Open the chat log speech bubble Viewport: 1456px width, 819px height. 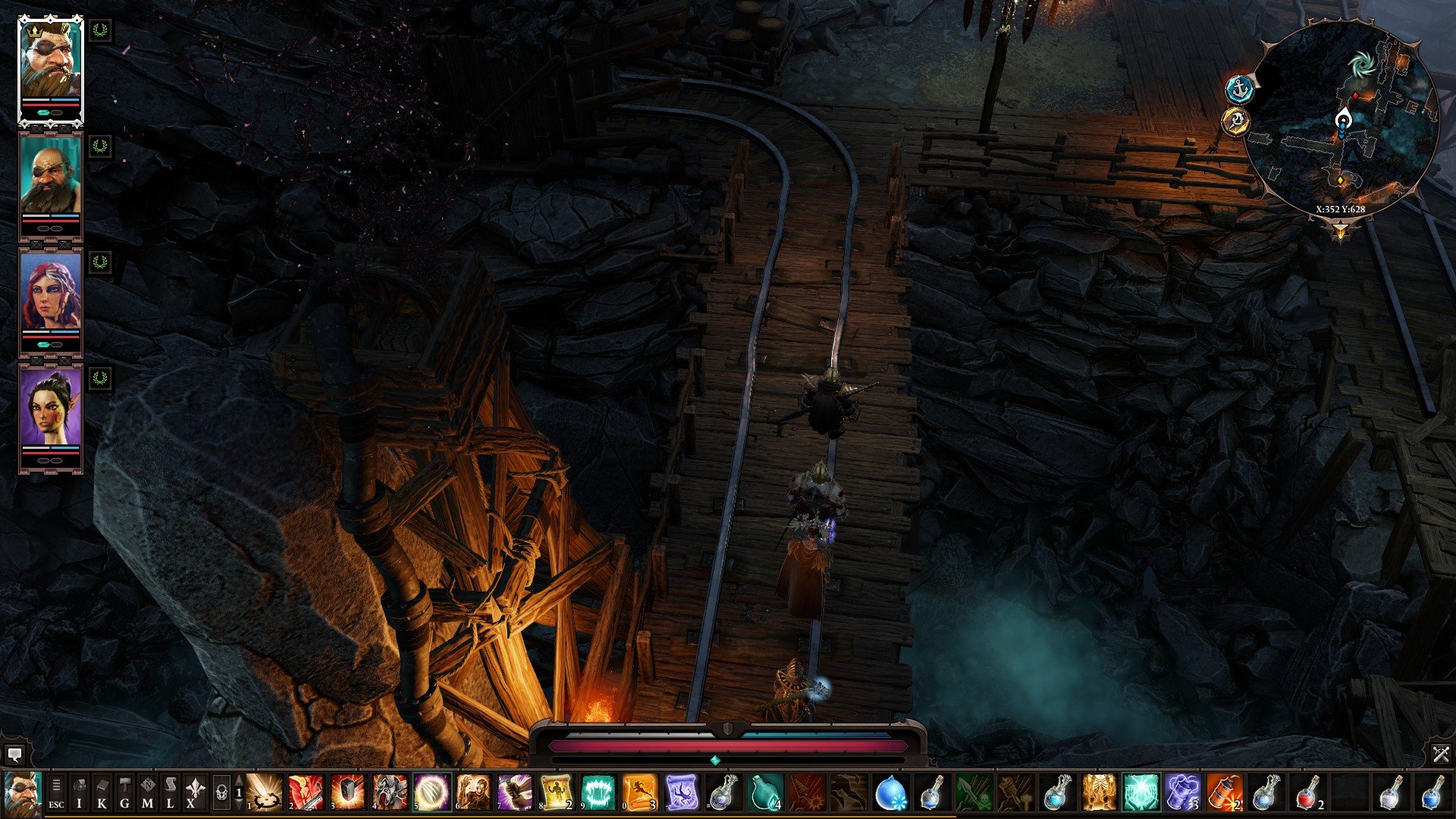pyautogui.click(x=14, y=754)
